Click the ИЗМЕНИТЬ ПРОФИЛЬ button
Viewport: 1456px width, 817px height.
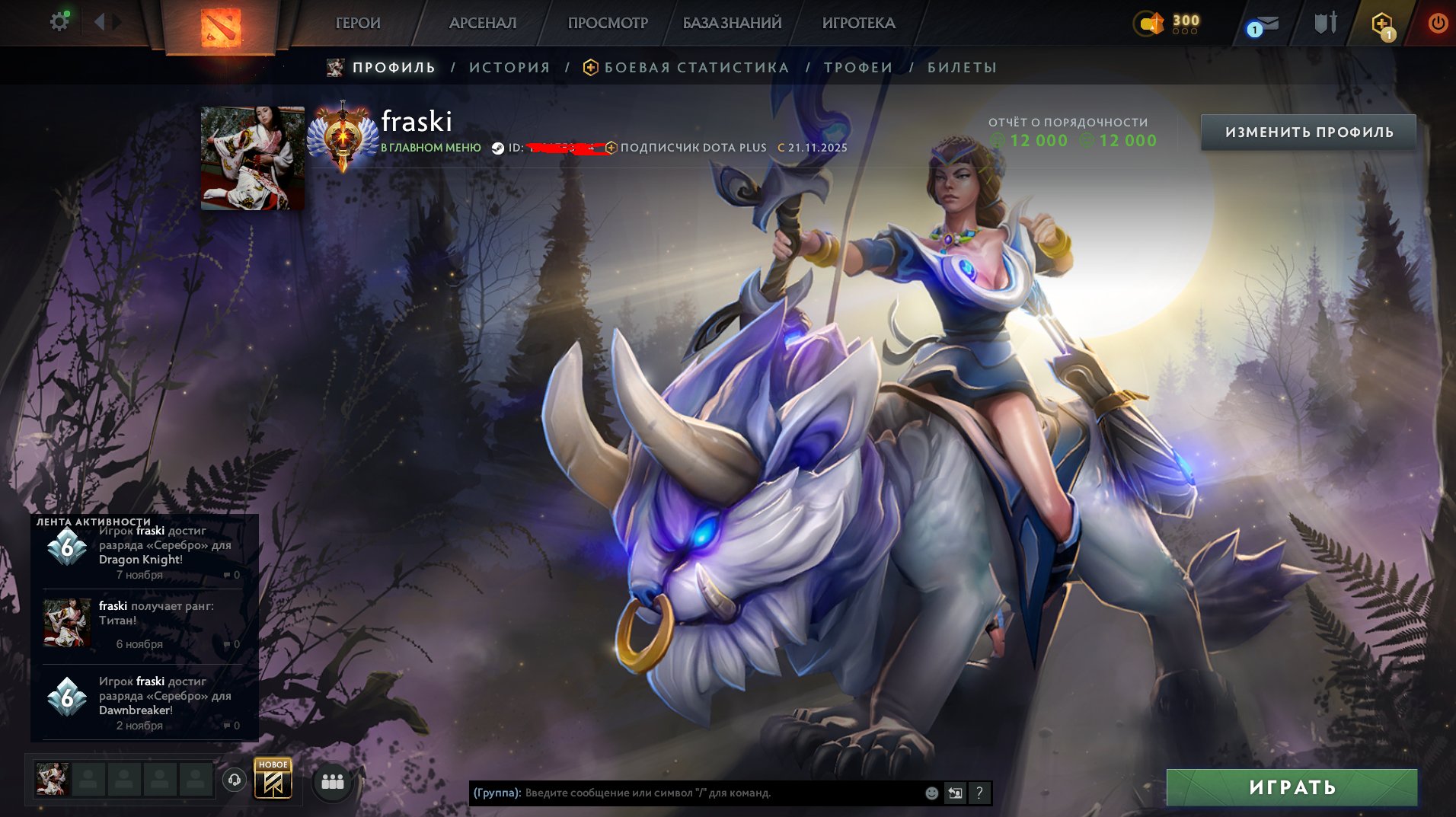1310,131
